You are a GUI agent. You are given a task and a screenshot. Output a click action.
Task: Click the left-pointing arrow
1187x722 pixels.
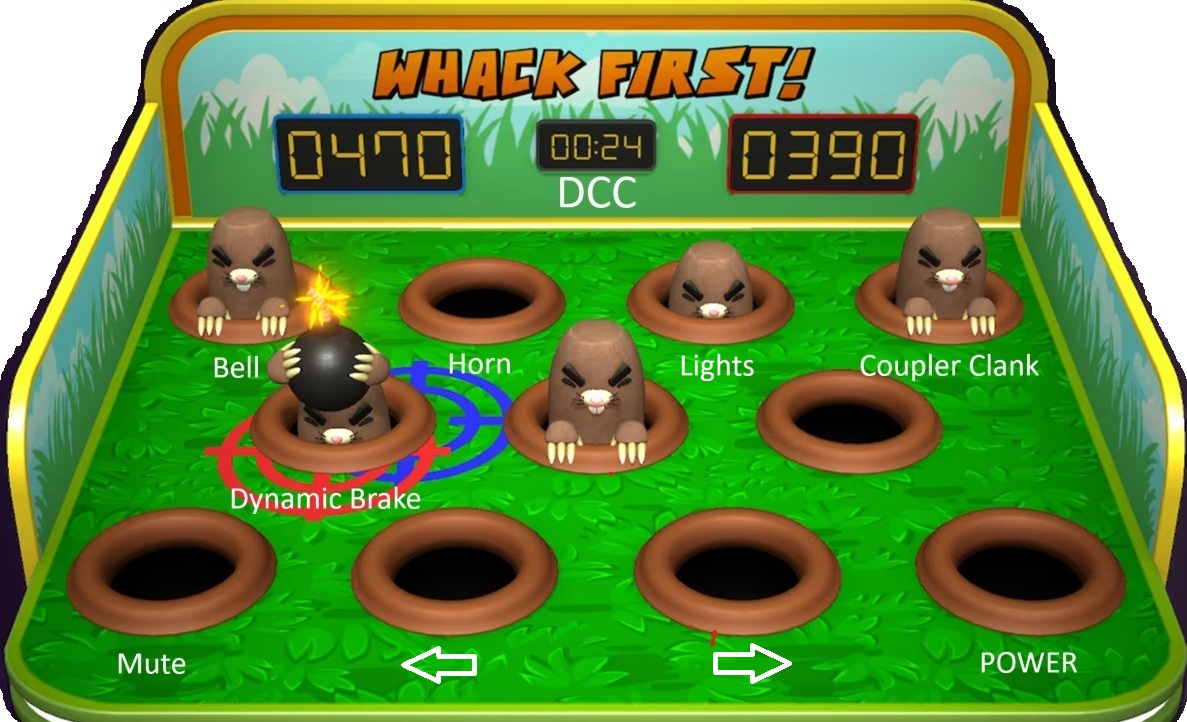pyautogui.click(x=438, y=664)
